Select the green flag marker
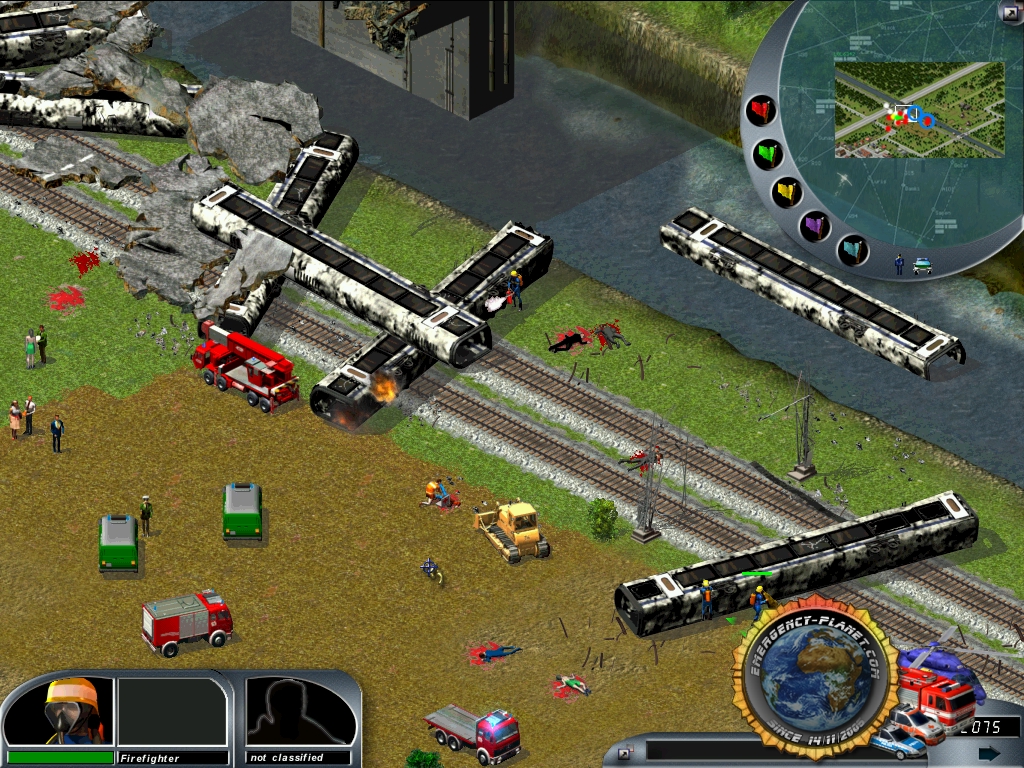1024x768 pixels. [768, 154]
